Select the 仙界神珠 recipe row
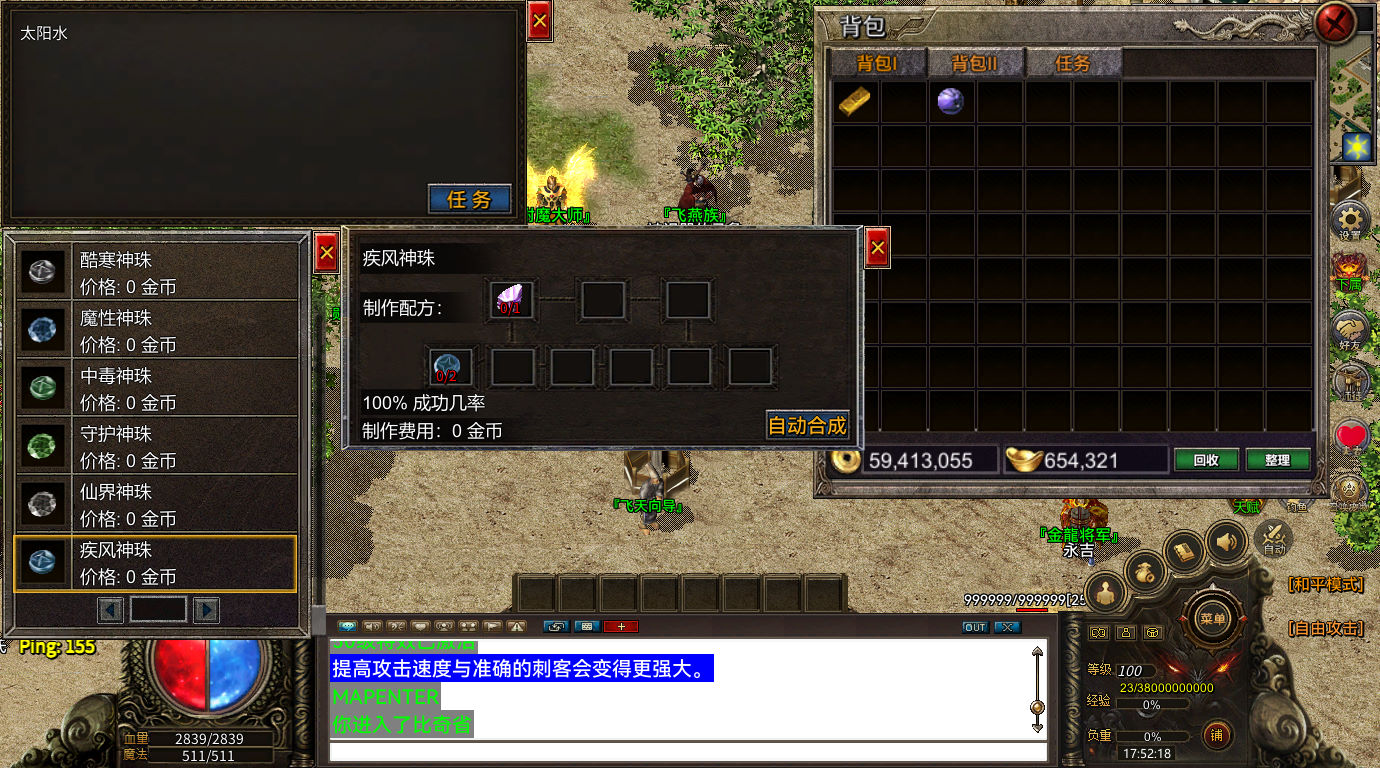1380x768 pixels. coord(156,504)
